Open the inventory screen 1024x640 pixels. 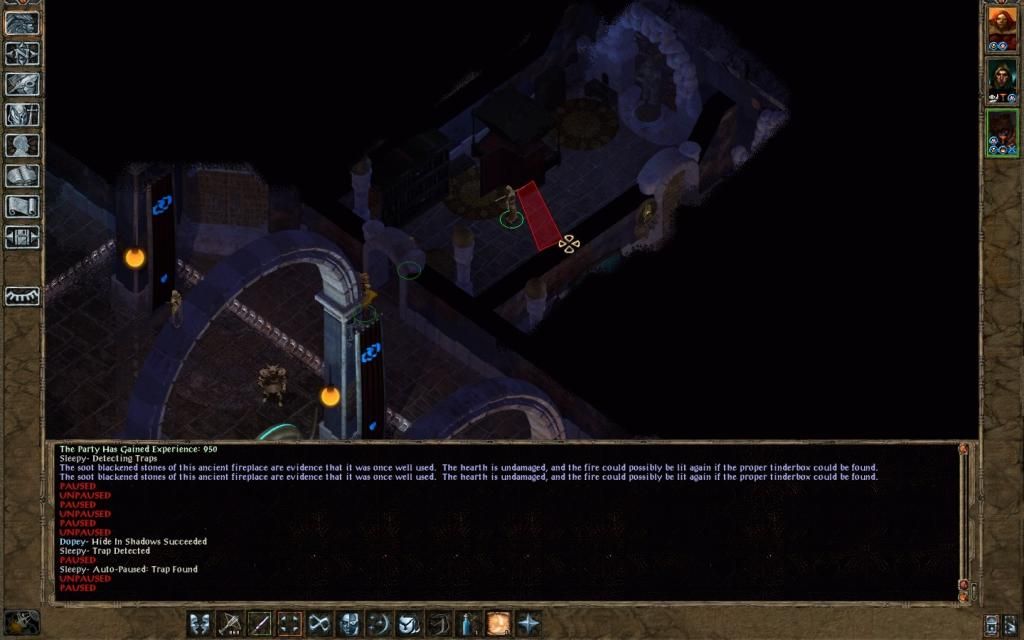pyautogui.click(x=22, y=114)
